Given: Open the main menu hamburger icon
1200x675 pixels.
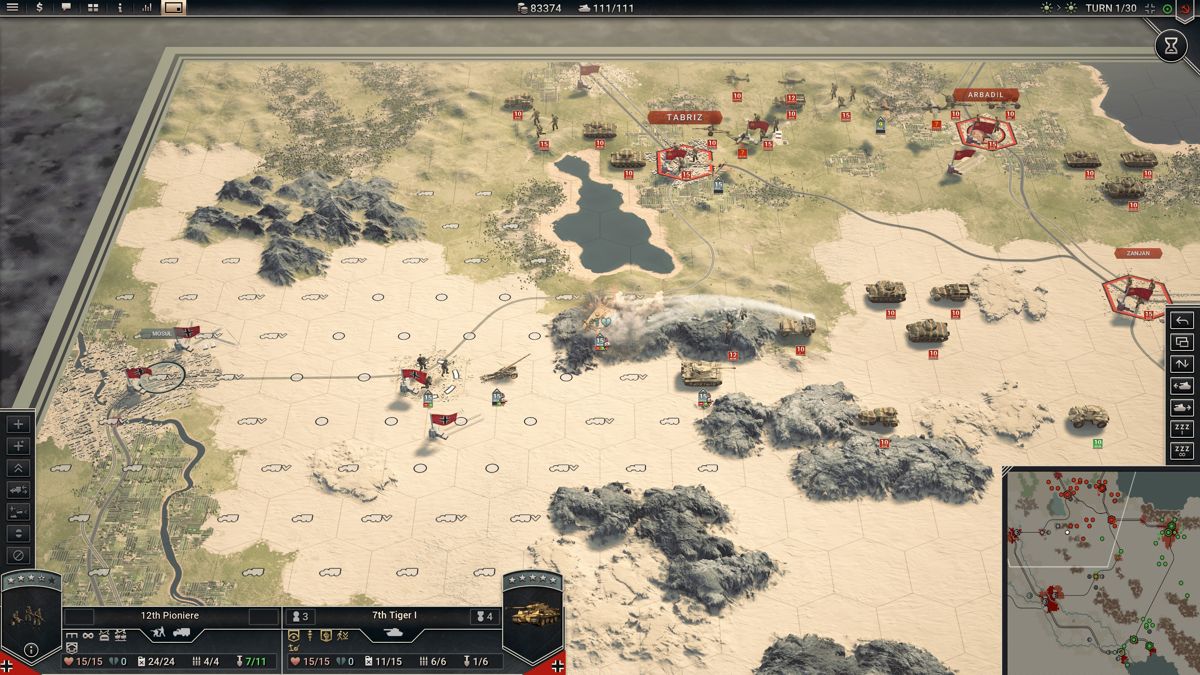Looking at the screenshot, I should click(x=13, y=8).
